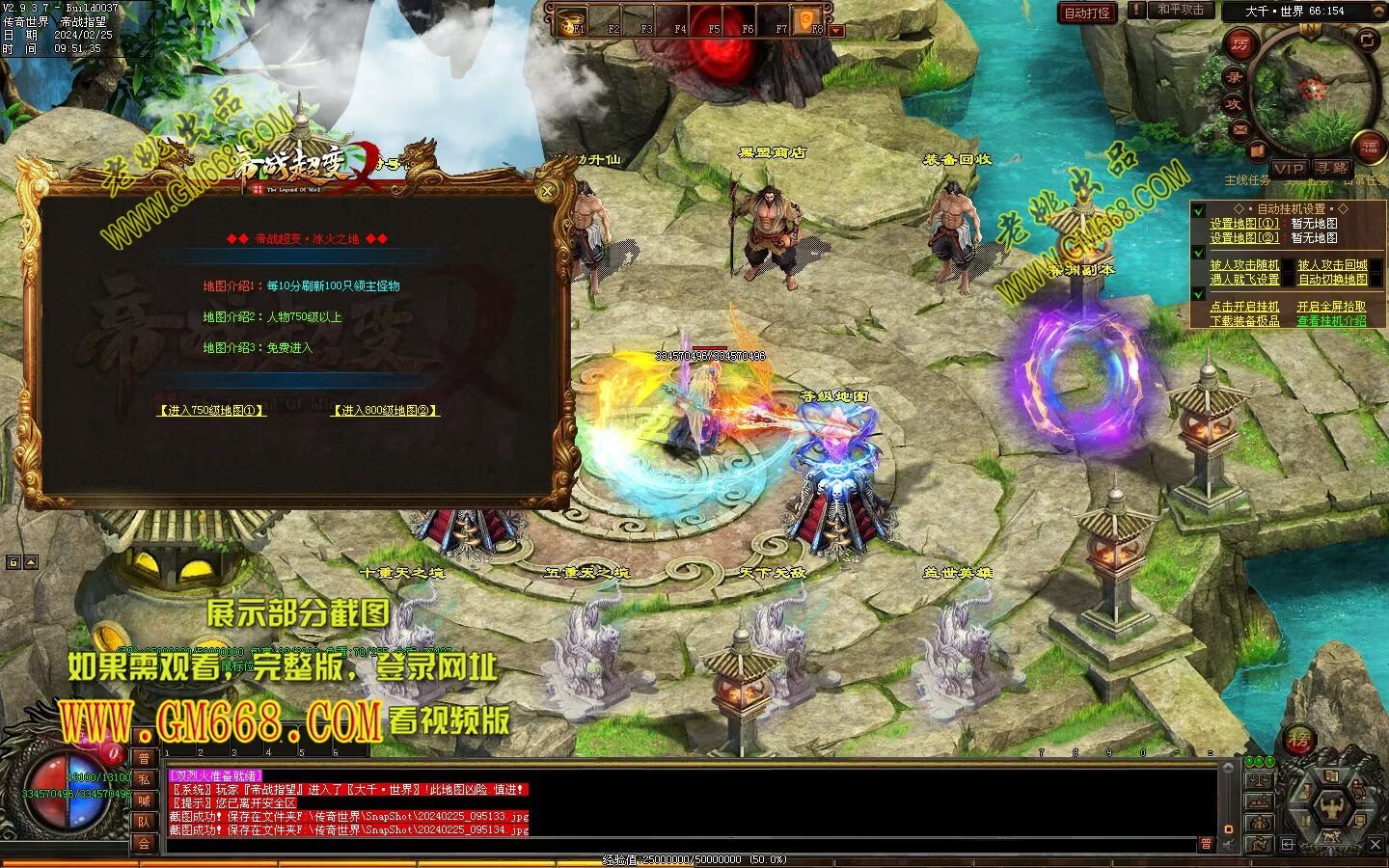The width and height of the screenshot is (1389, 868).
Task: Open the trade scales icon
Action: tap(1258, 779)
